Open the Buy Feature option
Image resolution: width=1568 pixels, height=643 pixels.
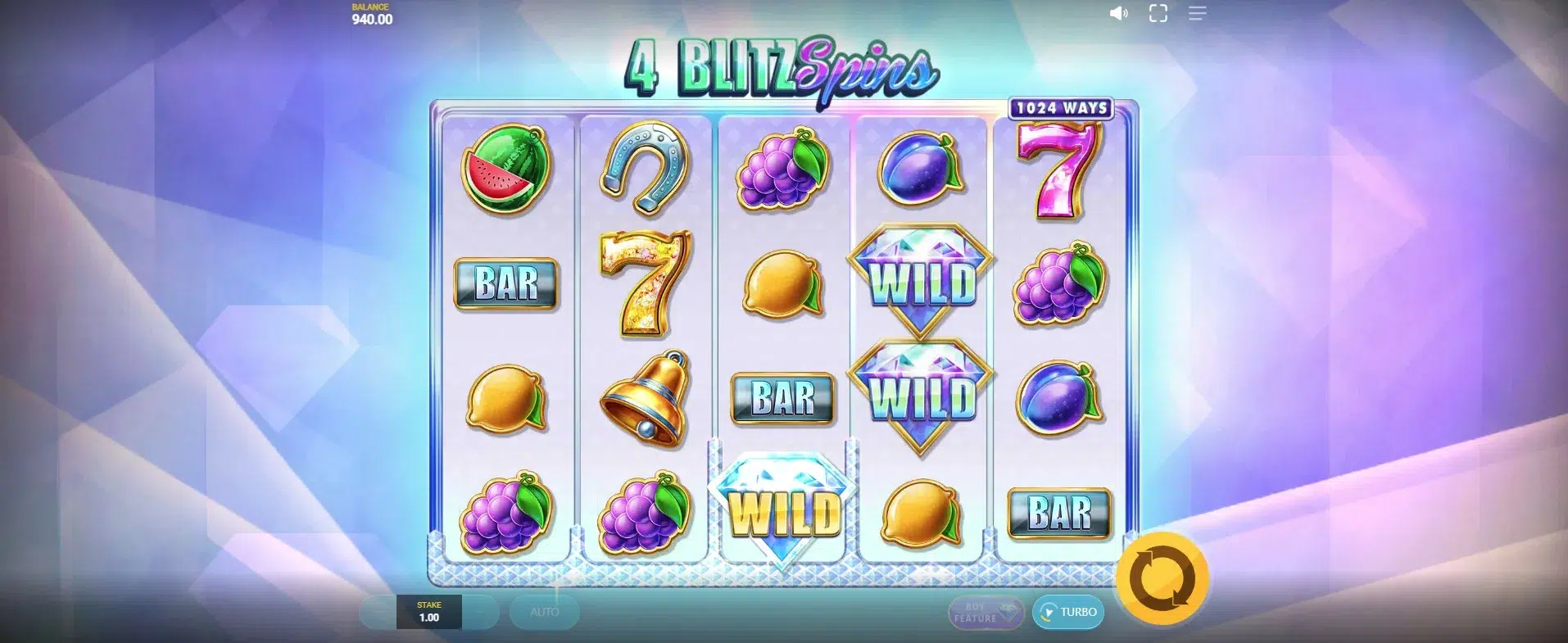(x=986, y=613)
